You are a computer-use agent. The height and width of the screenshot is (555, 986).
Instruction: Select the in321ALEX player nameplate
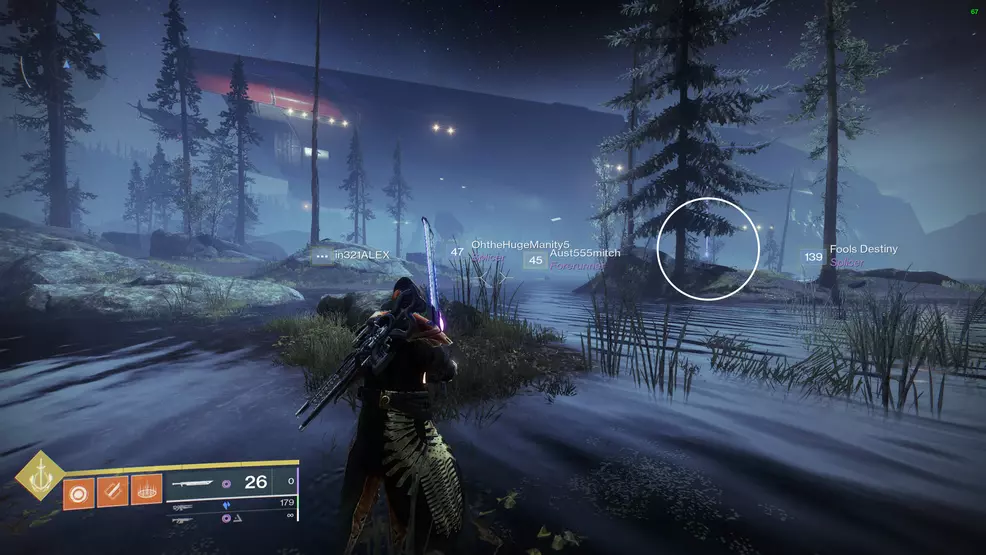pyautogui.click(x=361, y=256)
